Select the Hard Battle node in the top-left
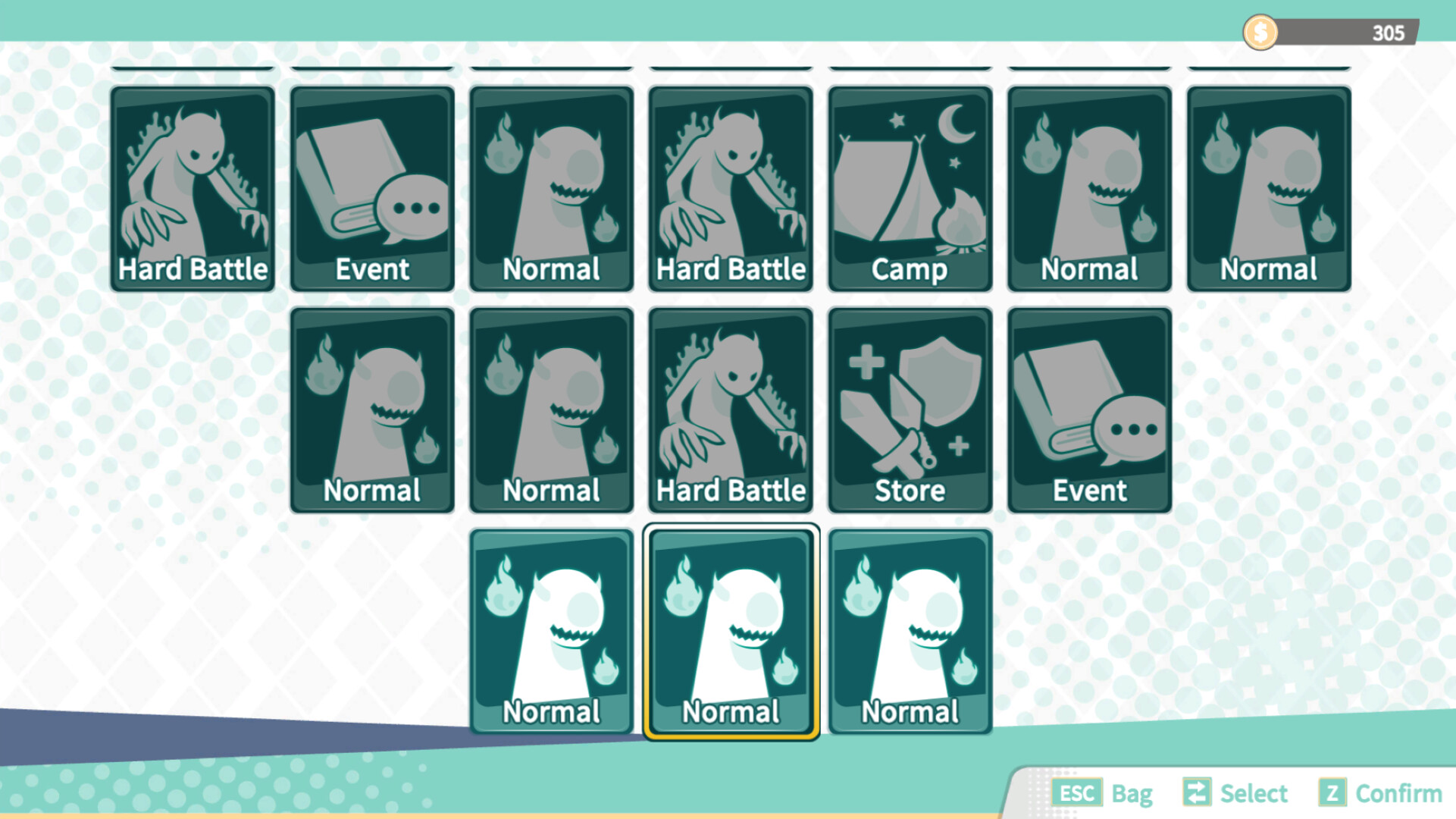The height and width of the screenshot is (819, 1456). (193, 188)
